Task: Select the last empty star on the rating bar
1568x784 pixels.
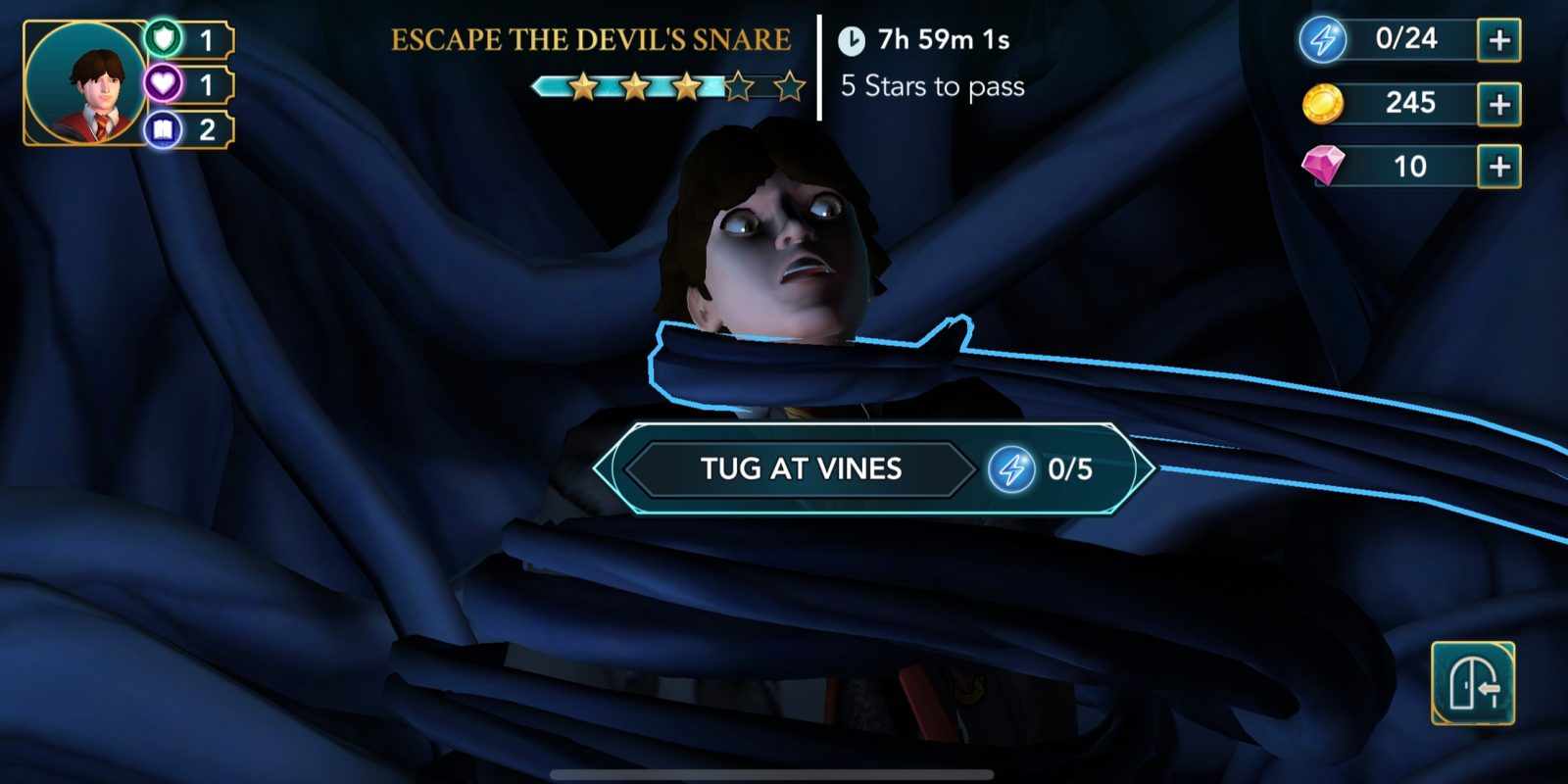Action: 790,86
